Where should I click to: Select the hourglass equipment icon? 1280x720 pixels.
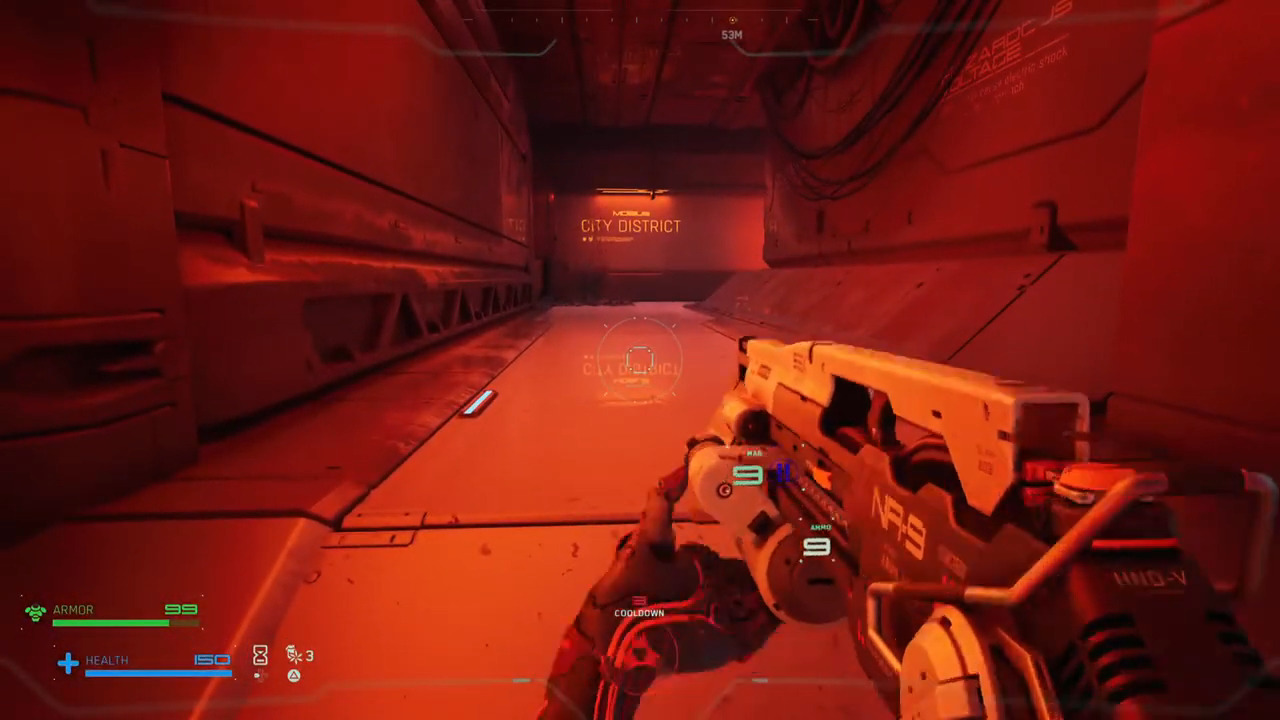pyautogui.click(x=260, y=655)
